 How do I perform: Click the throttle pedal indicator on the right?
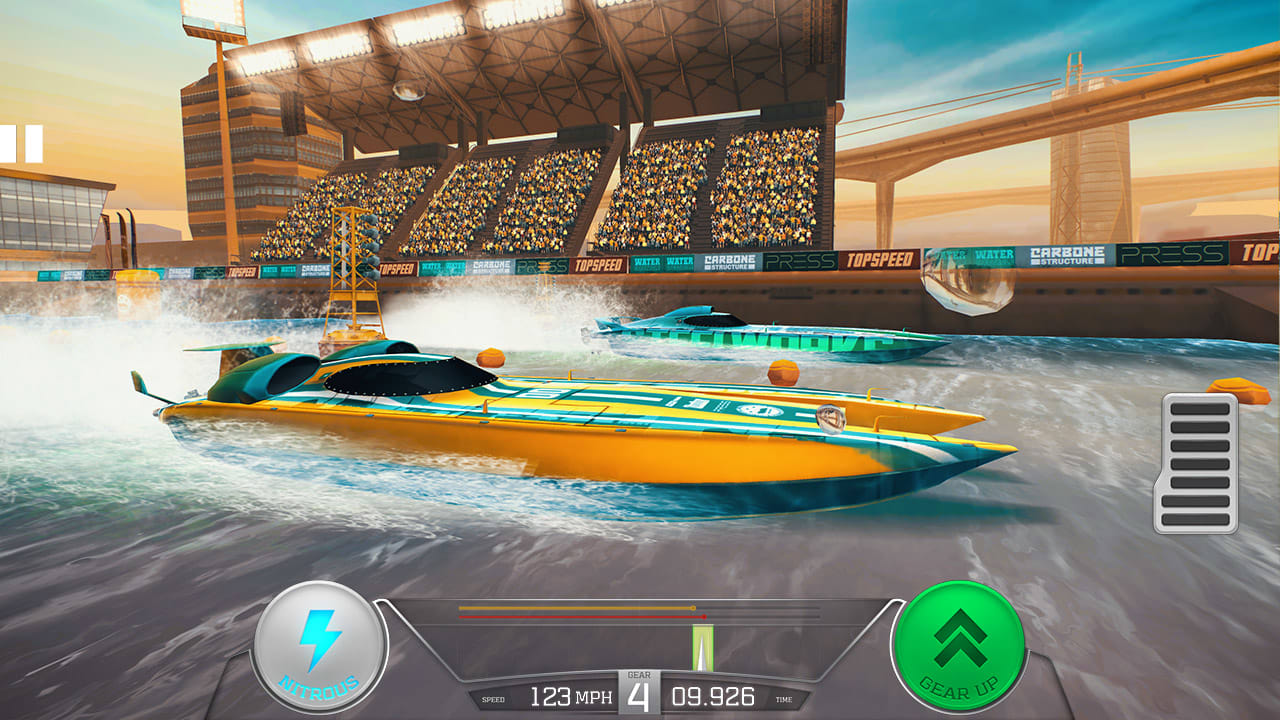(x=1196, y=464)
